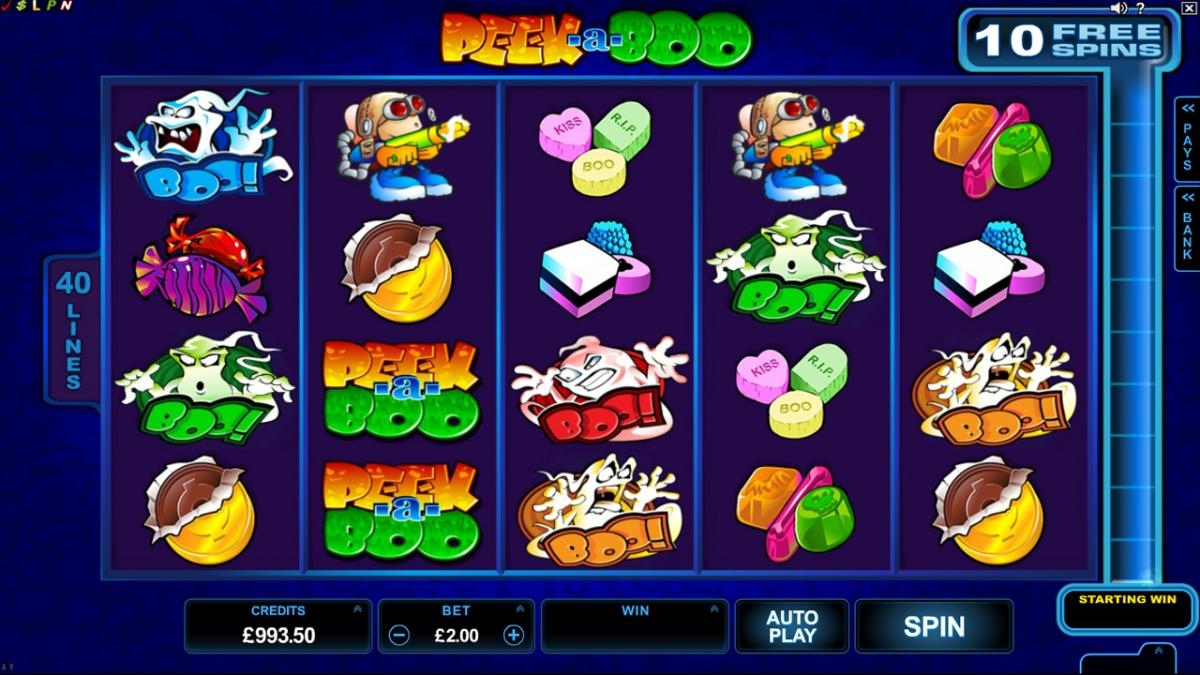Spin the reels with the SPIN button
The width and height of the screenshot is (1200, 675).
coord(933,626)
